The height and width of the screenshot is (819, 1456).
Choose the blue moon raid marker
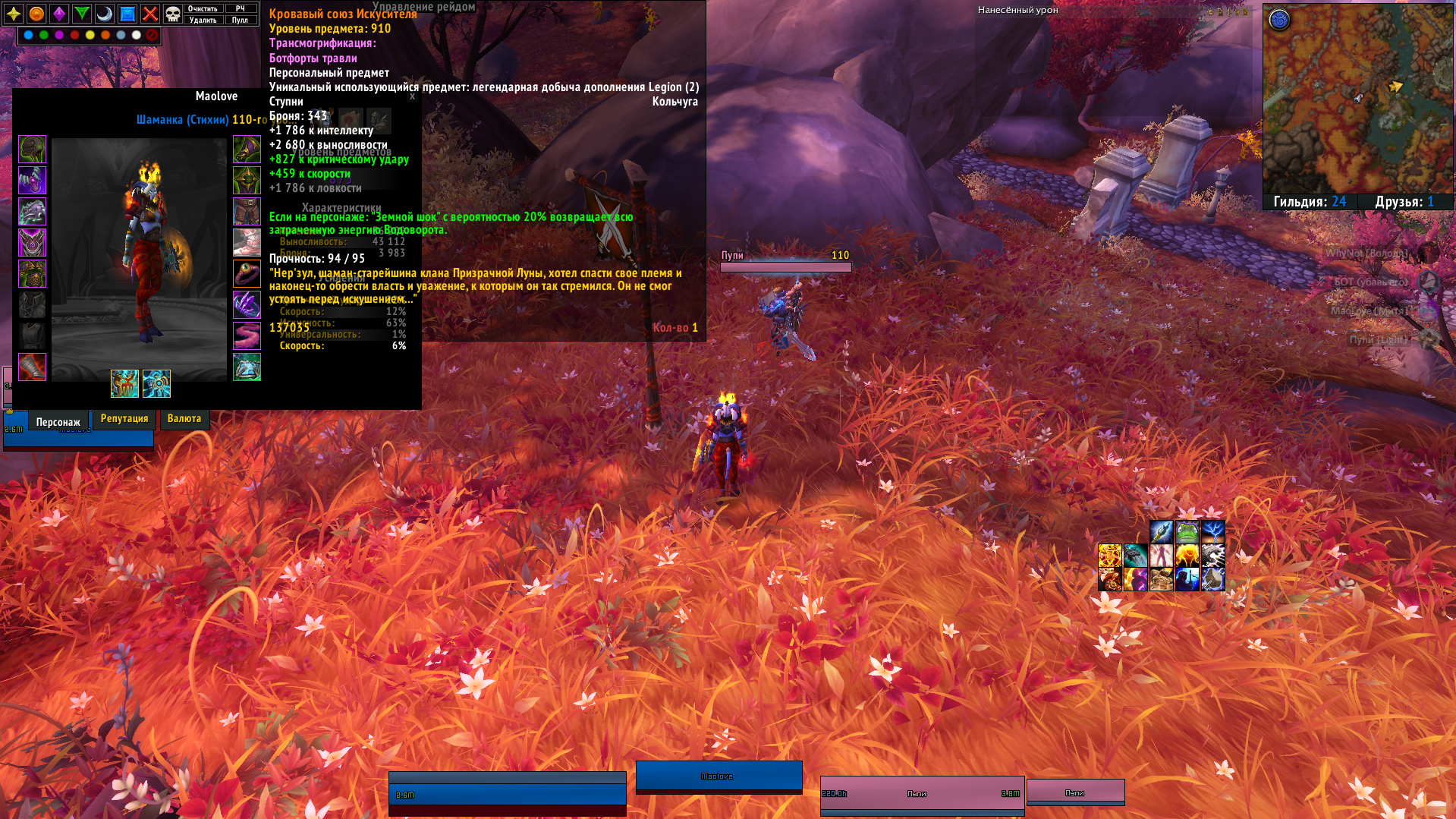[105, 14]
